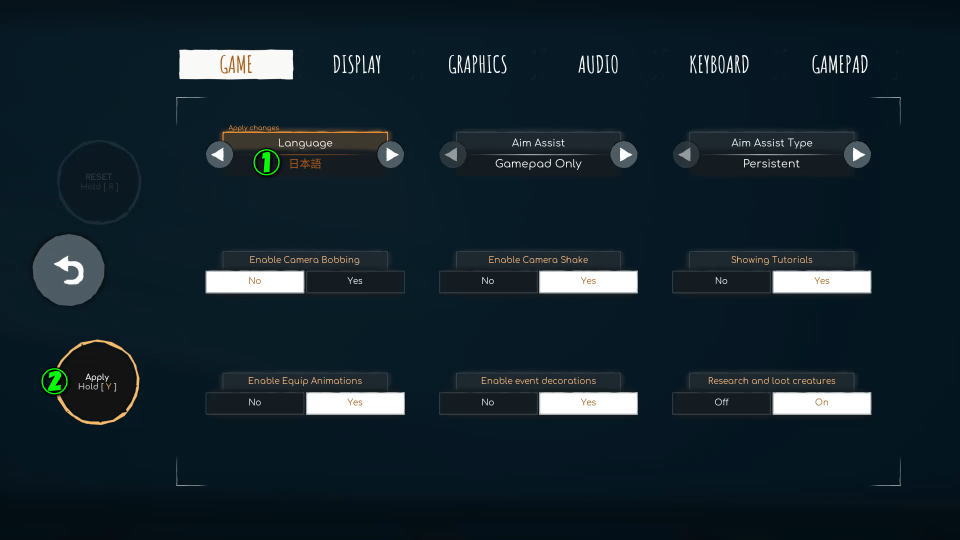This screenshot has width=960, height=540.
Task: Set Enable event decorations to No
Action: click(x=488, y=402)
